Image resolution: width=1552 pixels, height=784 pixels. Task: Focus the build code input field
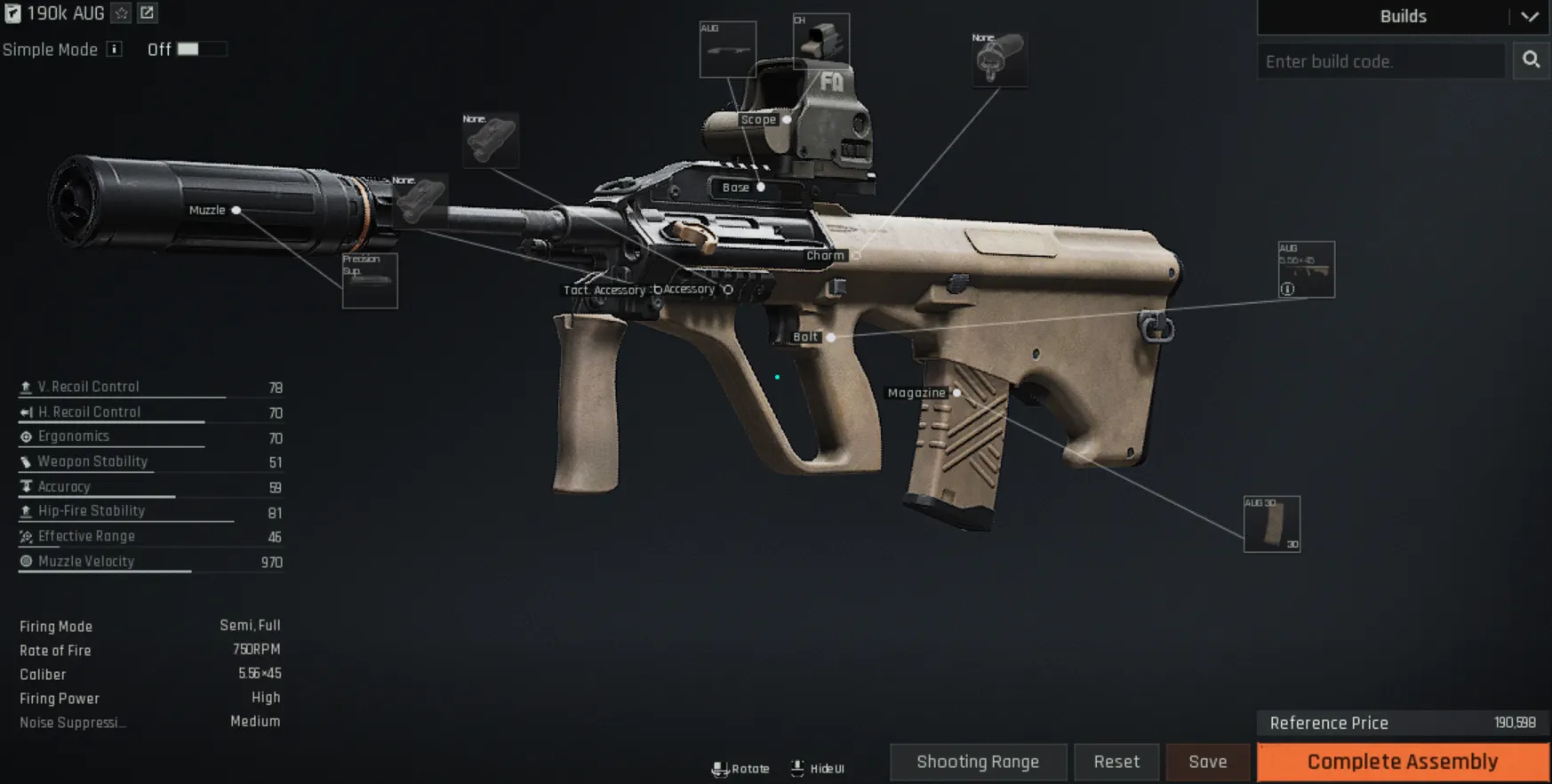tap(1380, 61)
